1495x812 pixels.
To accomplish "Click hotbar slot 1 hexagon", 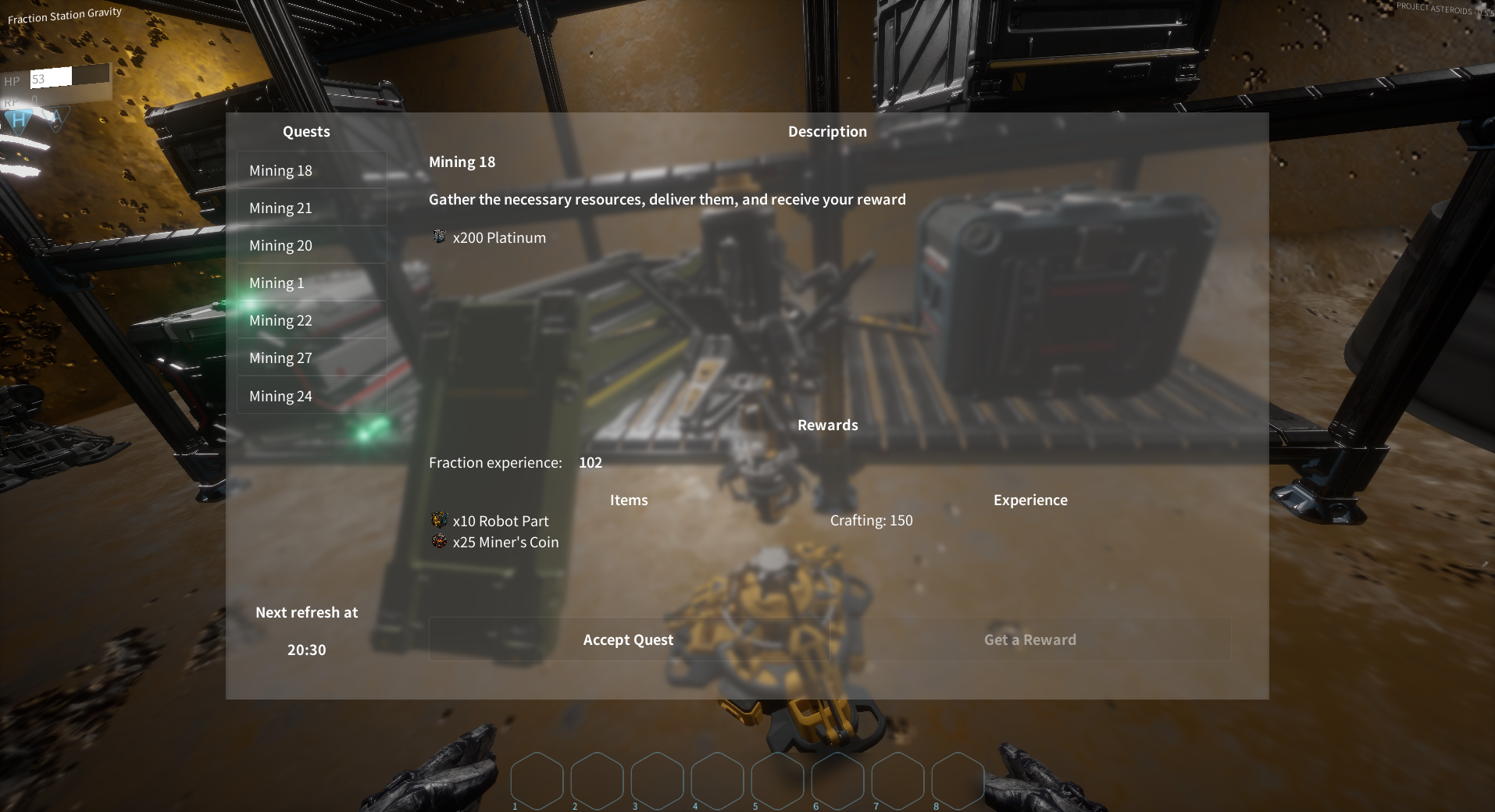I will pyautogui.click(x=537, y=781).
